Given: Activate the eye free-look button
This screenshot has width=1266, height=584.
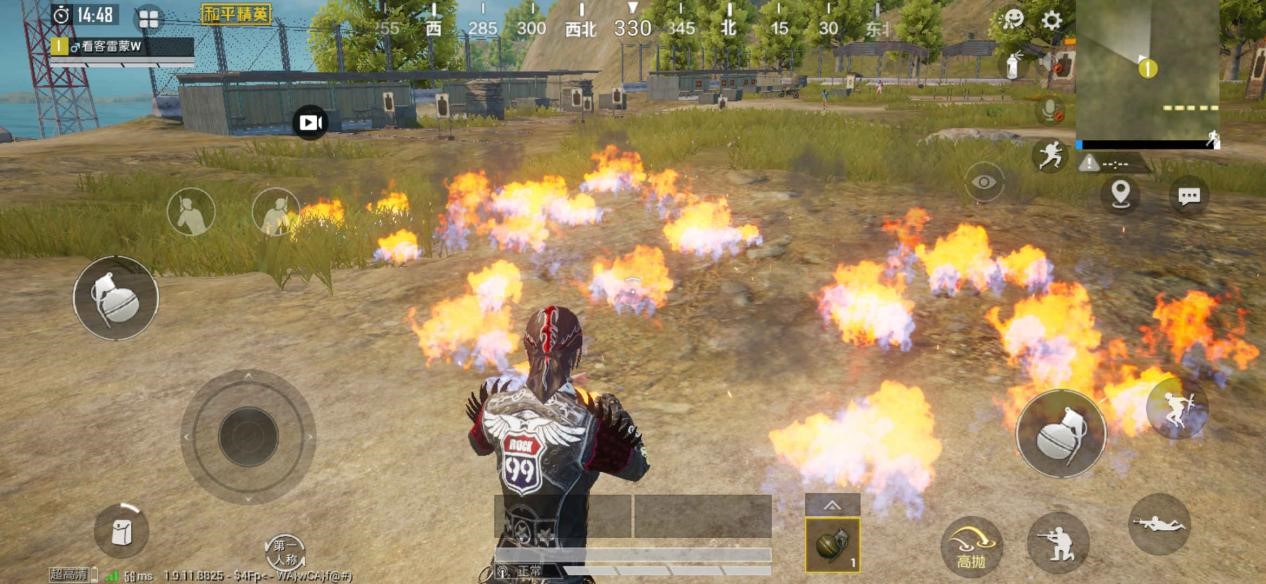Looking at the screenshot, I should point(985,182).
